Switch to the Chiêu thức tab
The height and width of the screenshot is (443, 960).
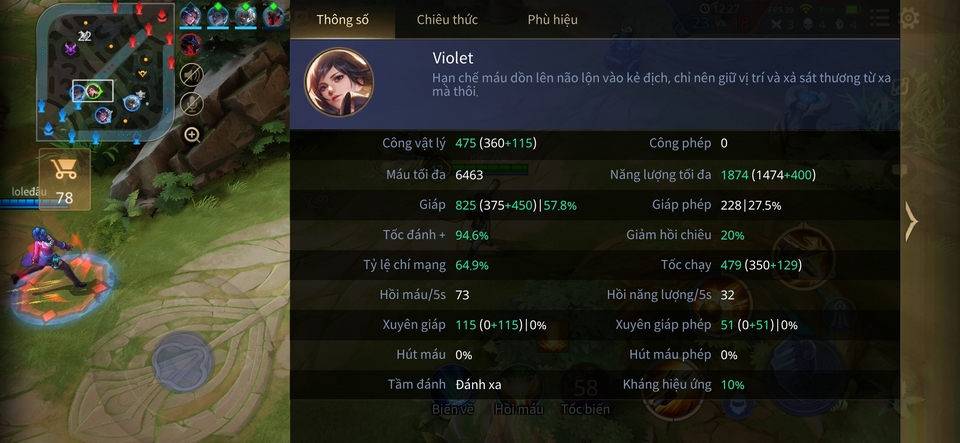pos(447,19)
